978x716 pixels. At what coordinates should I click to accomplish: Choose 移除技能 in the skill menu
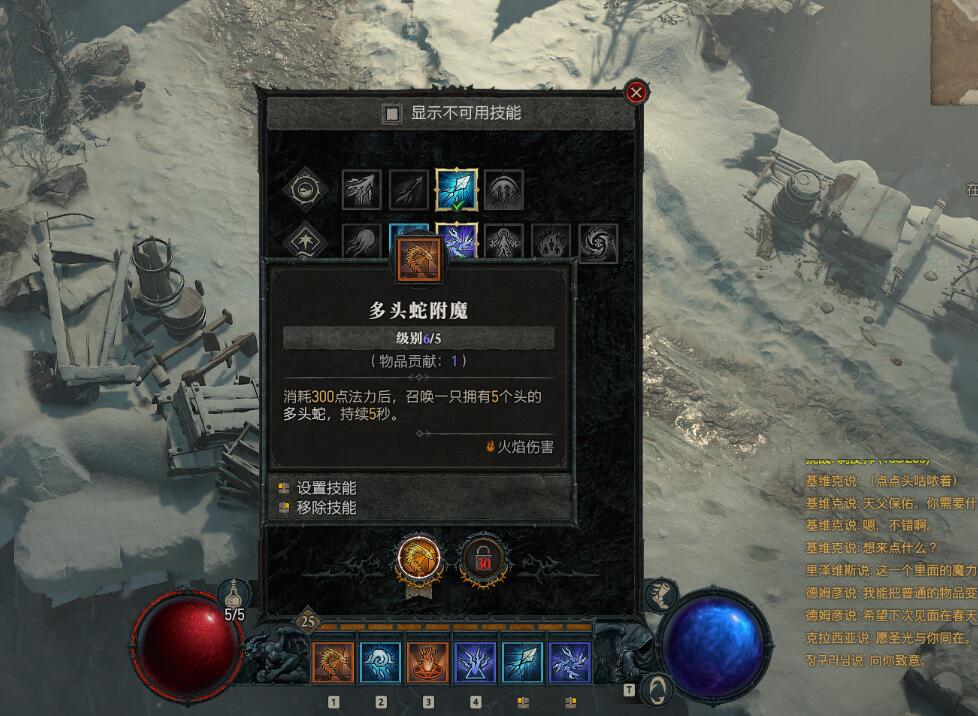tap(326, 507)
